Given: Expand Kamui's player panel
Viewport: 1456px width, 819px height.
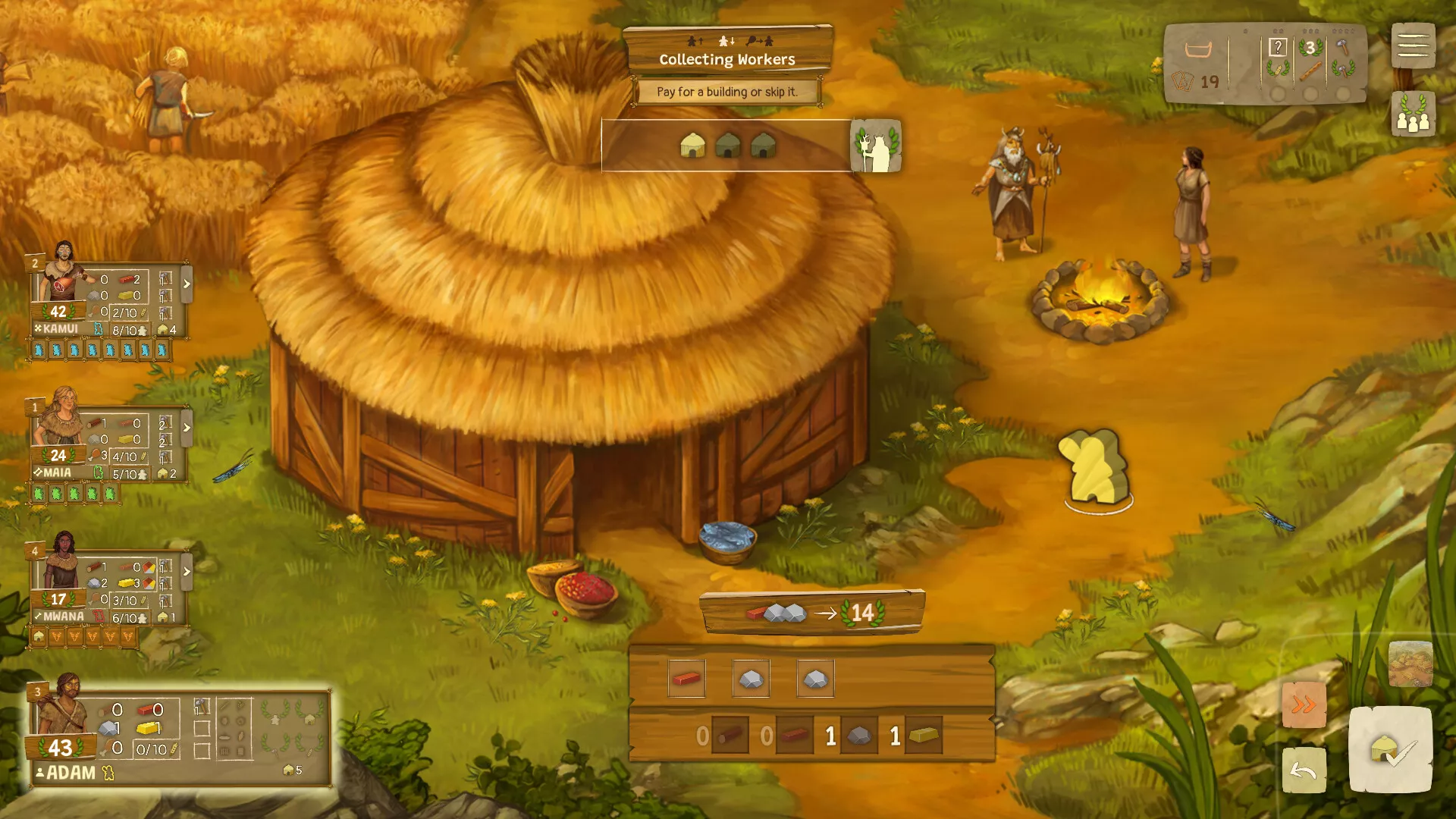Looking at the screenshot, I should coord(187,284).
